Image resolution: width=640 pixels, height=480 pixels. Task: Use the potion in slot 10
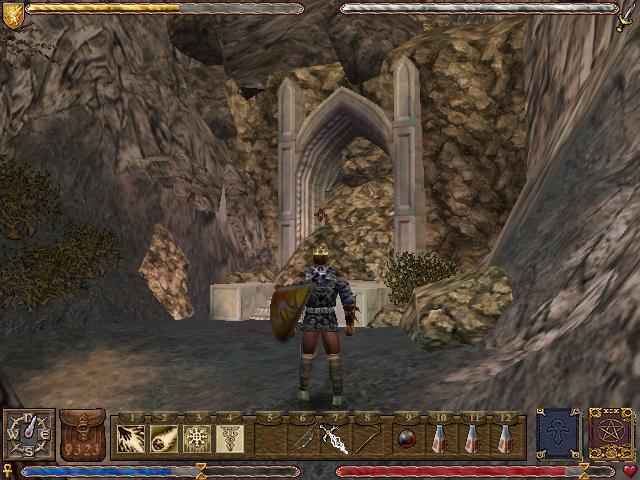(440, 438)
